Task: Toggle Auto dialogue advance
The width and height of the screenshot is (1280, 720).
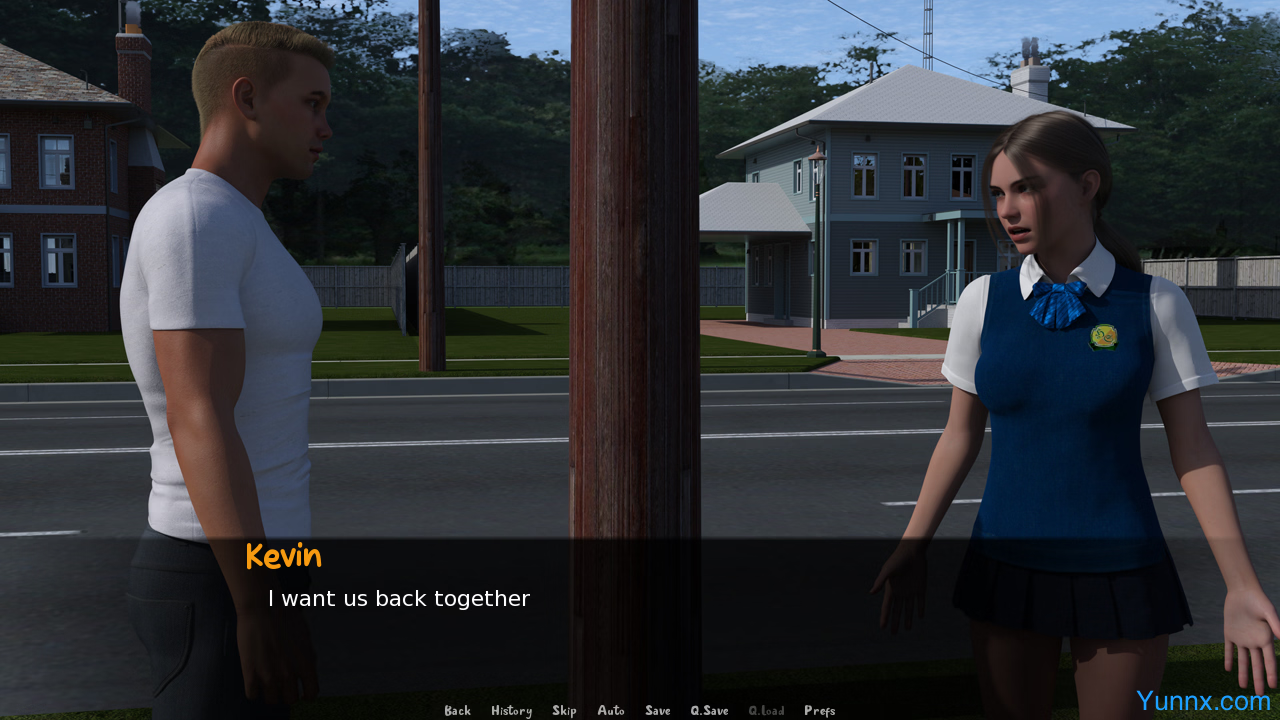Action: tap(611, 711)
